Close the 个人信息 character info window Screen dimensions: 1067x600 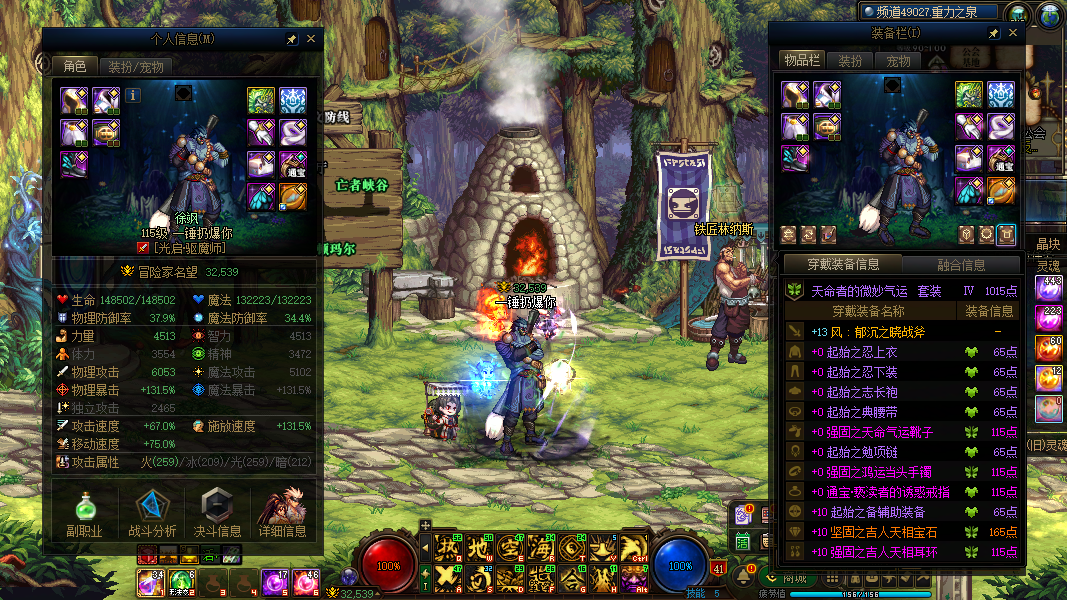tap(311, 39)
